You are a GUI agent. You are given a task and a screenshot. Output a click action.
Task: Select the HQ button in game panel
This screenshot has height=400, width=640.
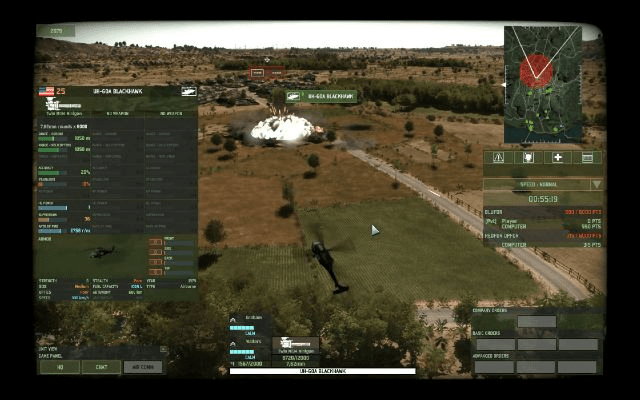(59, 367)
